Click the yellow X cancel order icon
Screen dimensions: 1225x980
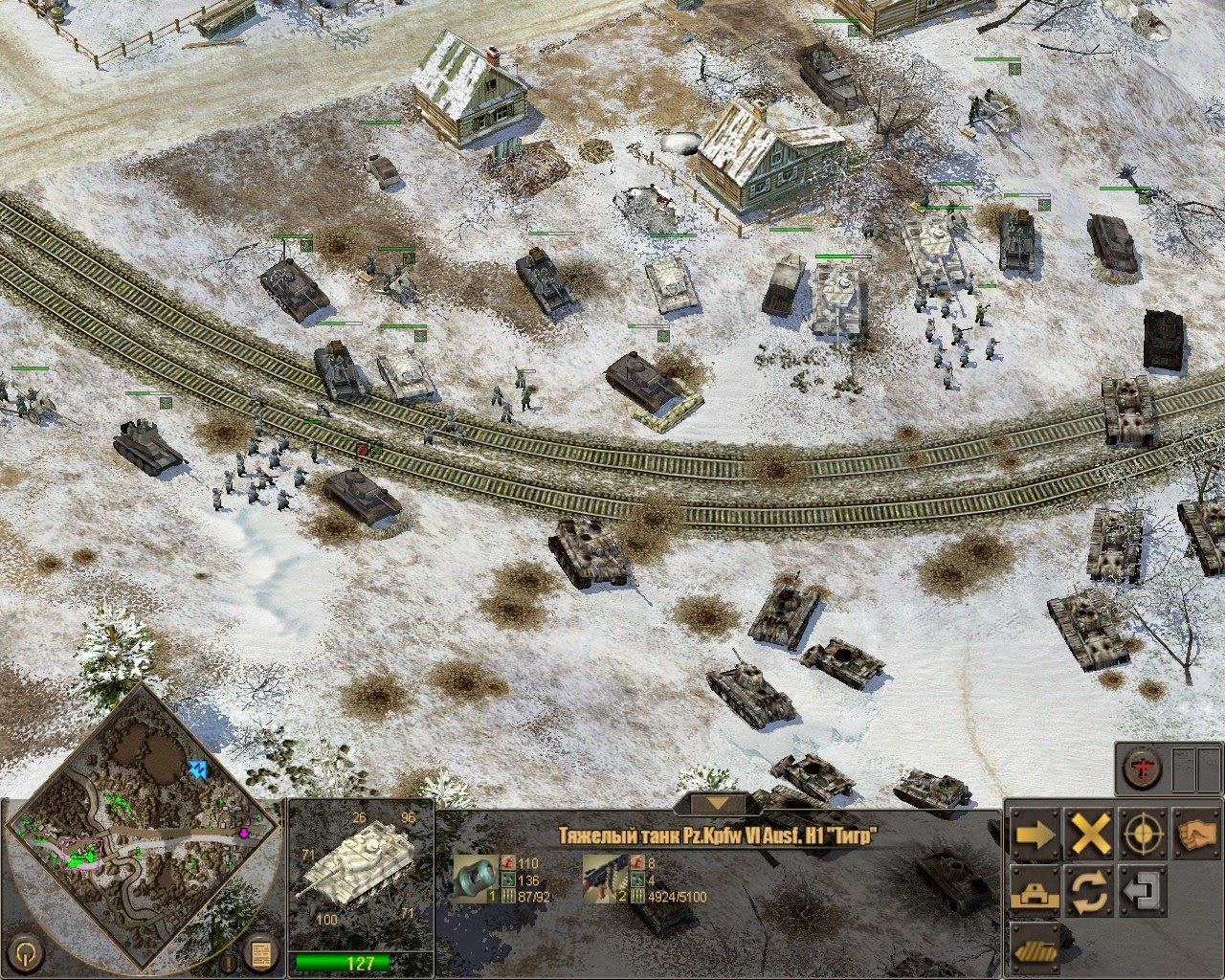point(1089,833)
